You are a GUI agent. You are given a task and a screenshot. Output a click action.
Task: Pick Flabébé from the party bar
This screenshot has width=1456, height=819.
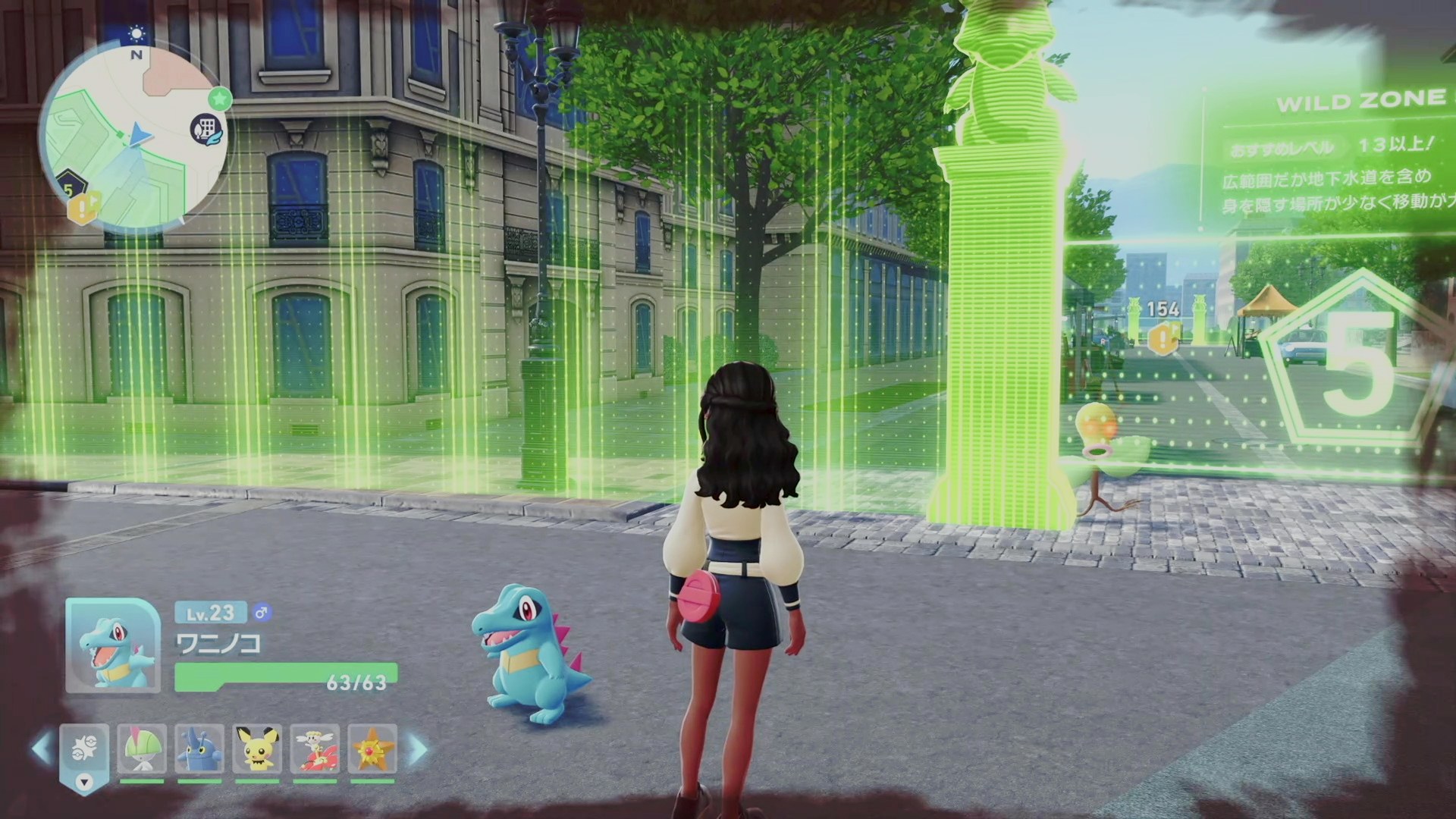click(x=315, y=749)
